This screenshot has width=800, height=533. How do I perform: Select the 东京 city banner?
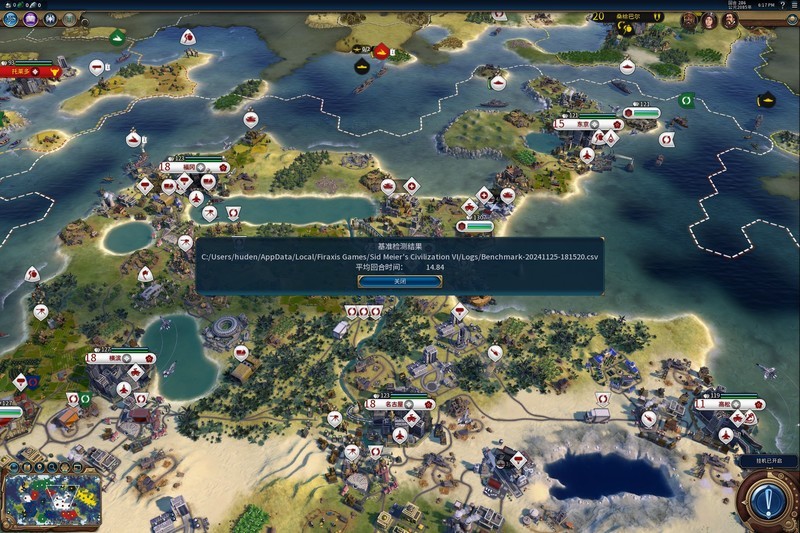589,124
